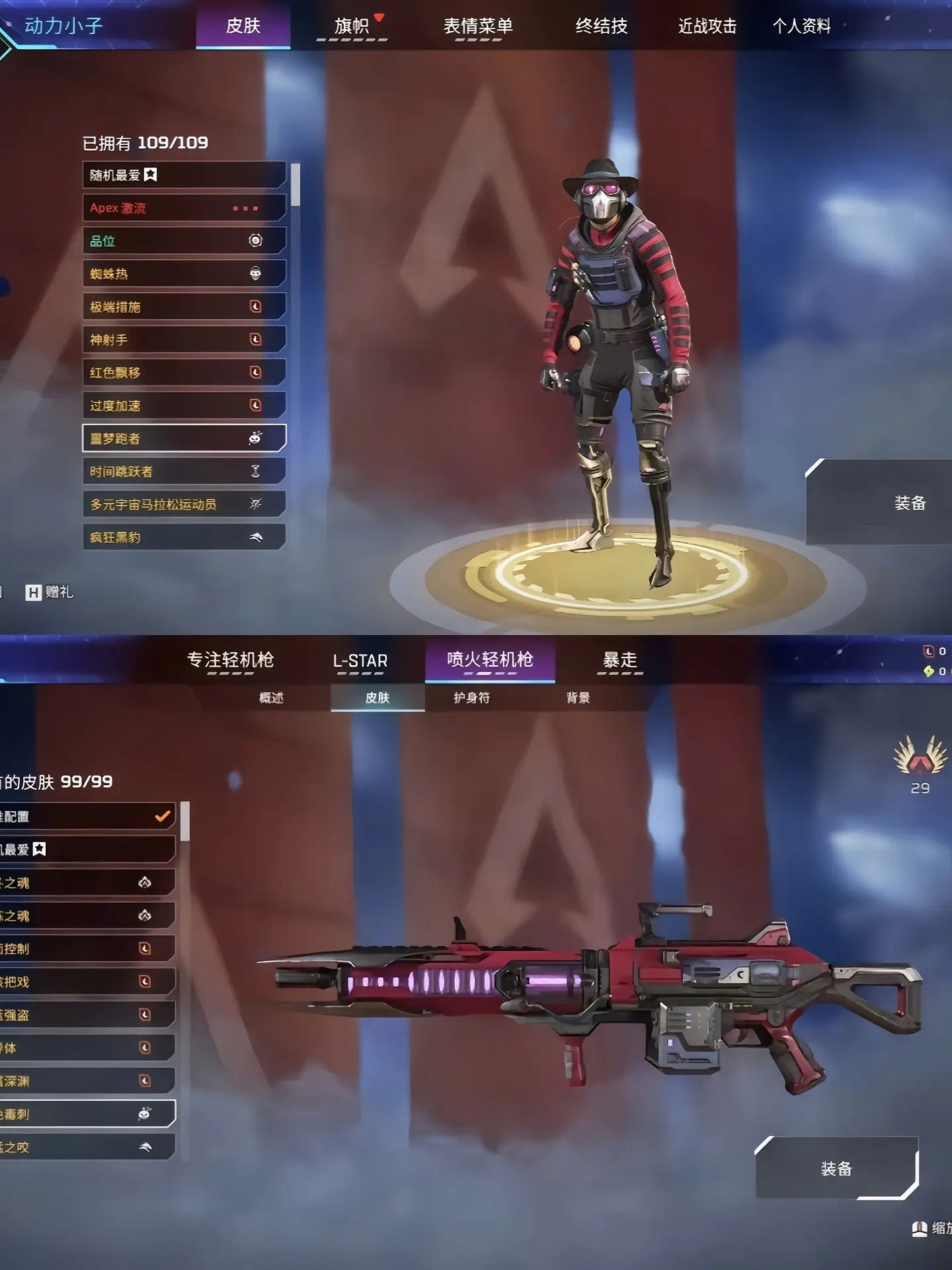Click the event clock icon on 极端措施

point(257,306)
